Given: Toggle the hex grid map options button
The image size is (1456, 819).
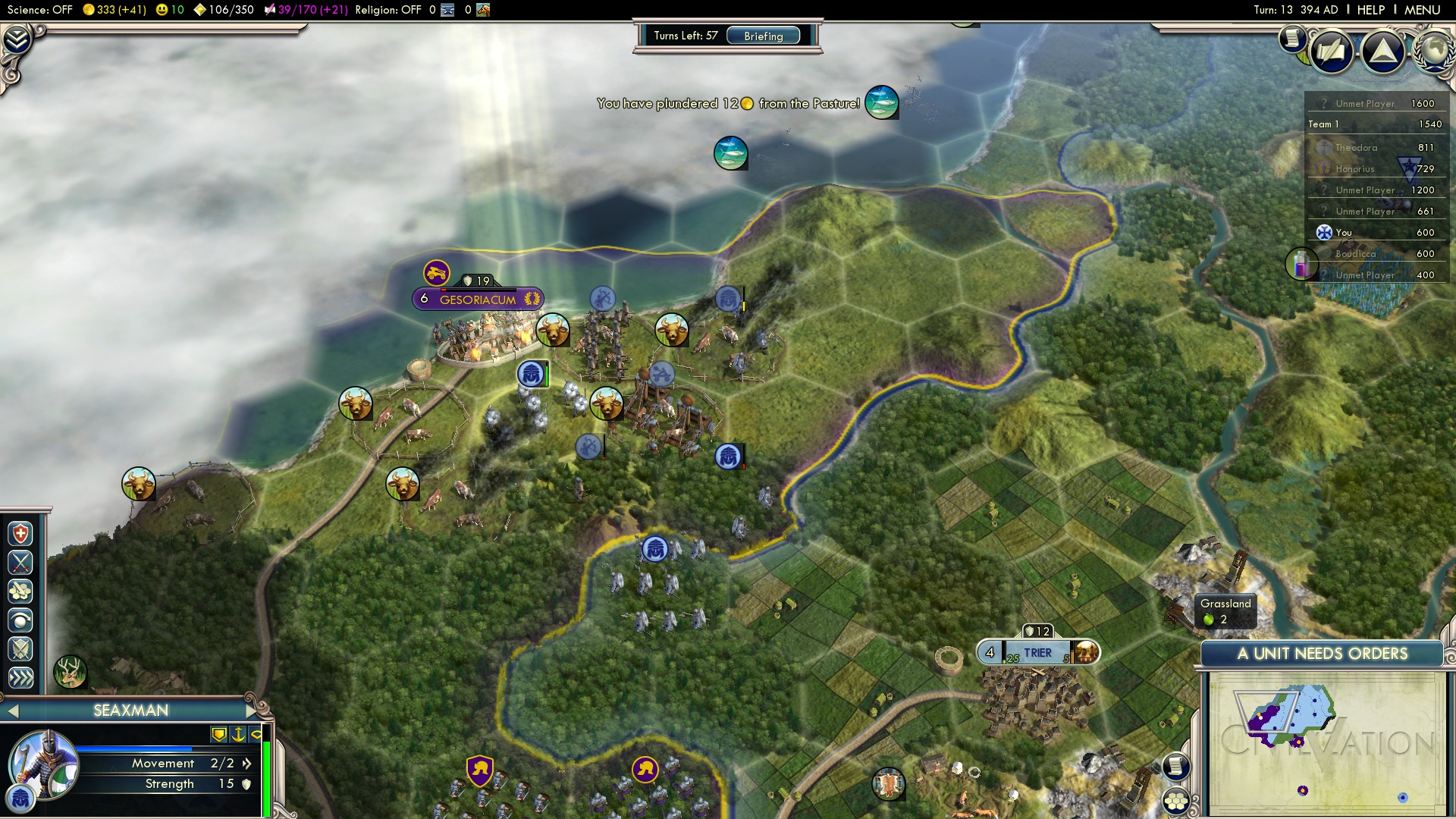Looking at the screenshot, I should tap(1176, 801).
